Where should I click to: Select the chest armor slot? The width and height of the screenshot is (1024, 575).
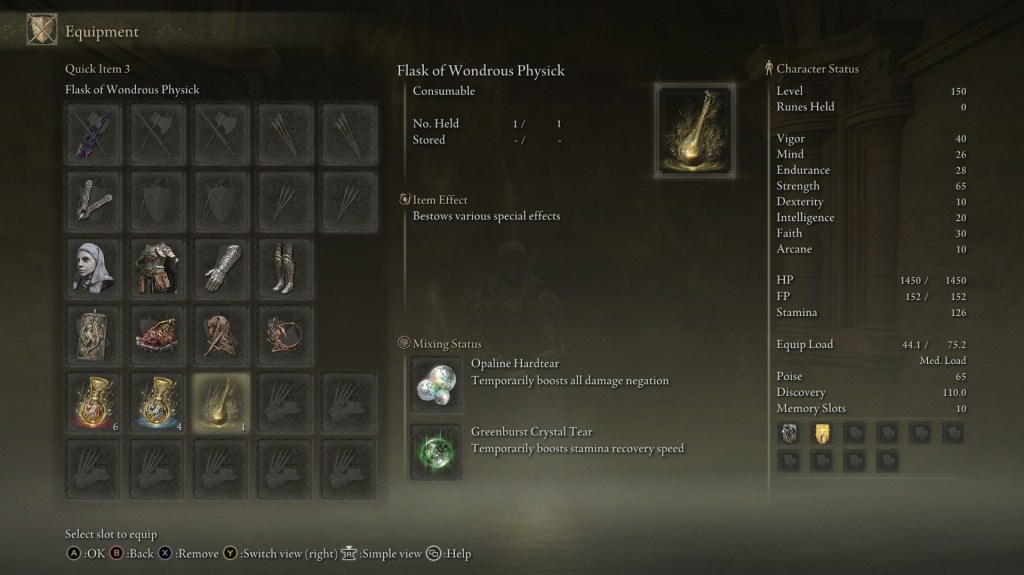coord(157,266)
